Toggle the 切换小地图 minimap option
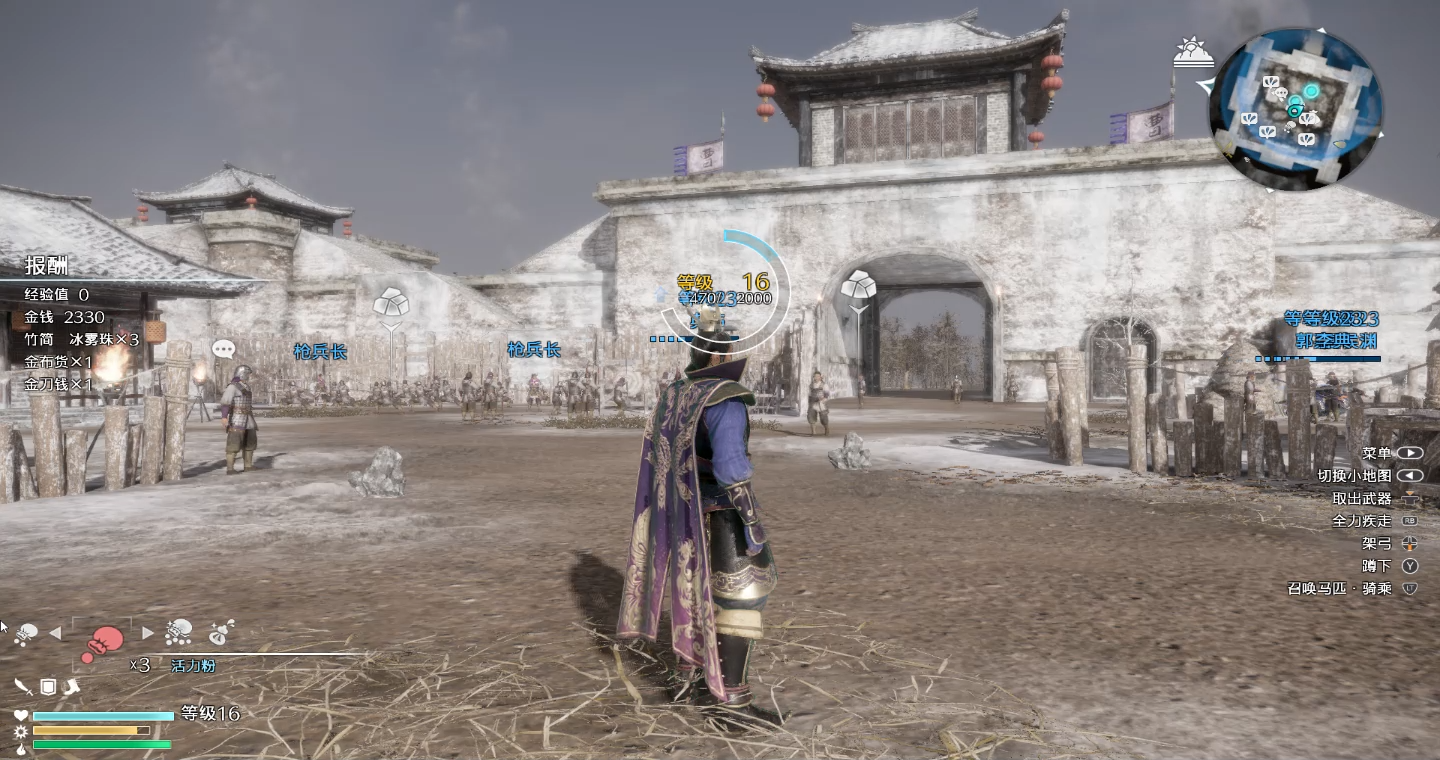This screenshot has height=760, width=1440. click(x=1369, y=476)
